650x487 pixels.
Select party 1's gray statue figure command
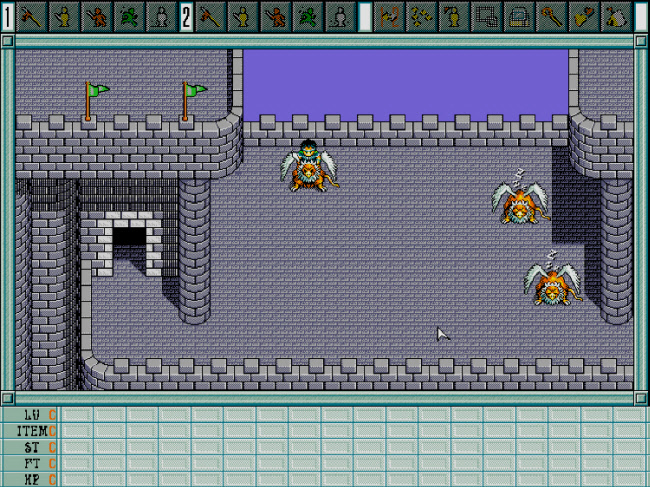(159, 16)
